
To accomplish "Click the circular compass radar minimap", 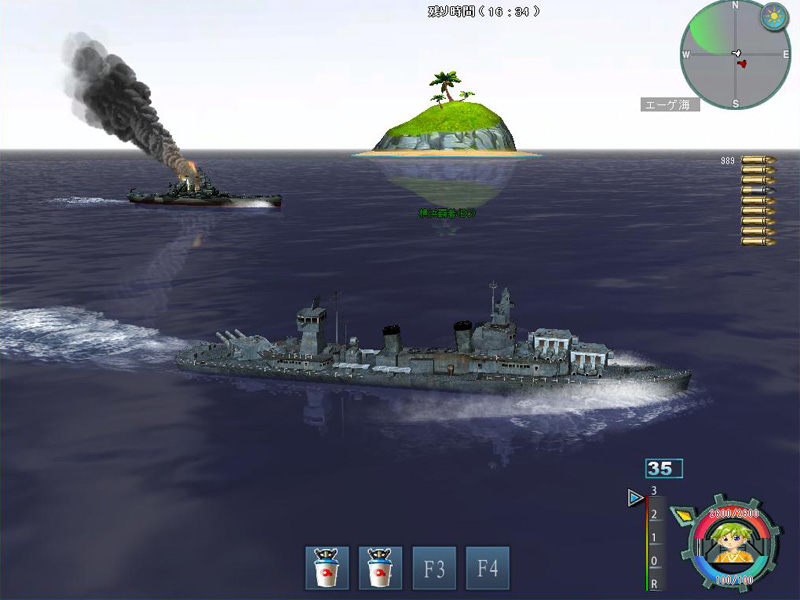I will tap(735, 54).
